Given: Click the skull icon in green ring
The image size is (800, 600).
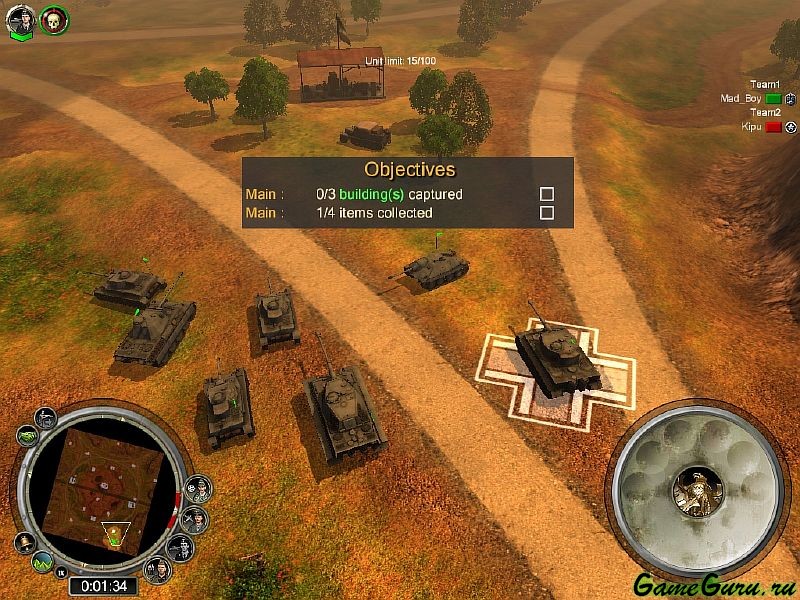Looking at the screenshot, I should tap(53, 18).
